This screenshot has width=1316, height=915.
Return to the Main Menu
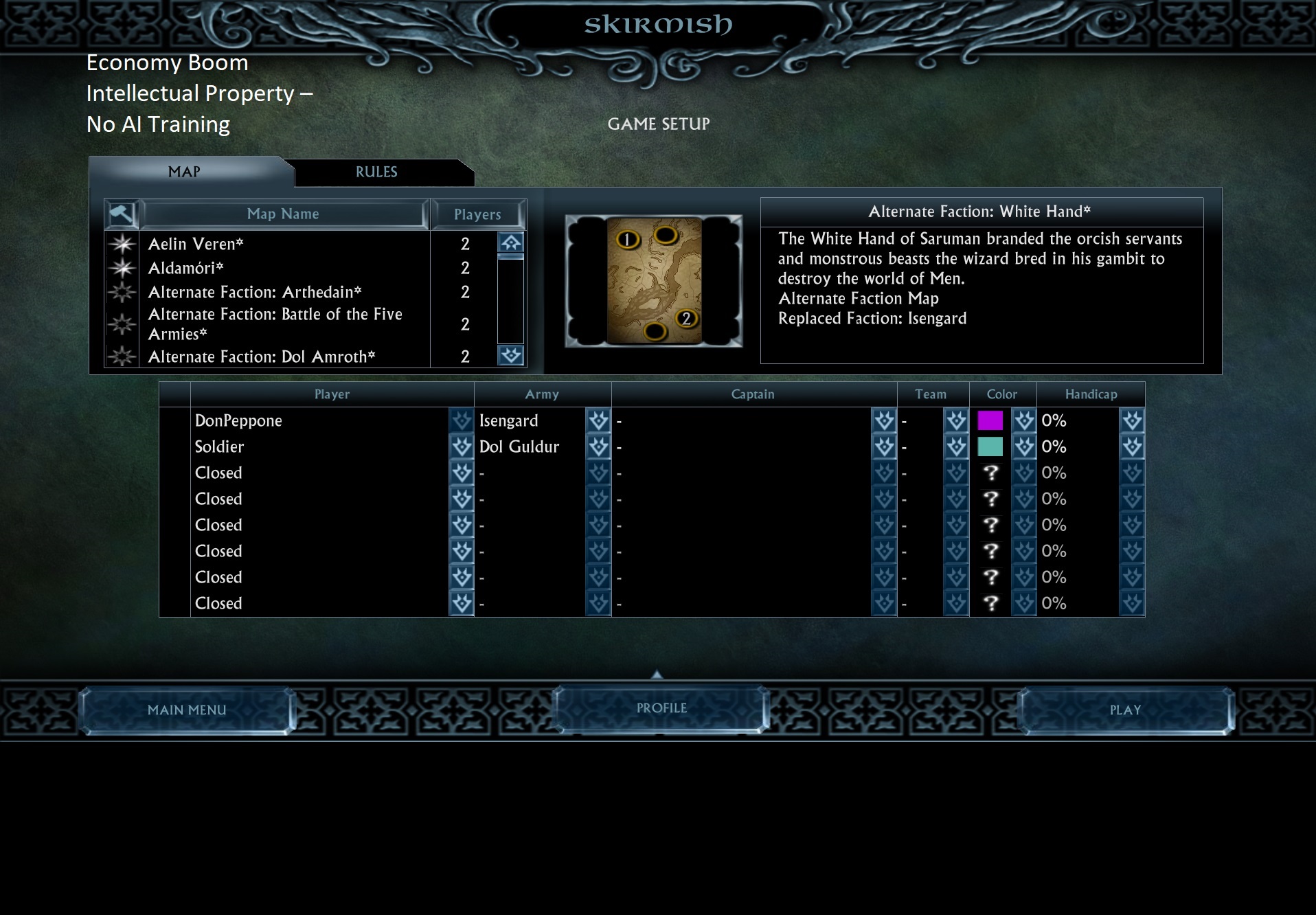(x=187, y=710)
